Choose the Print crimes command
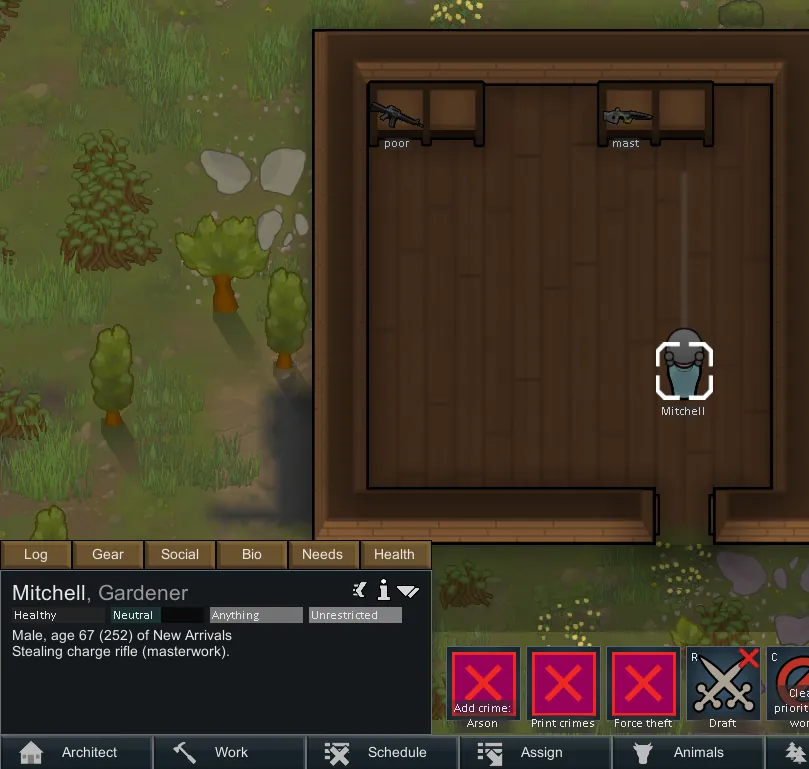The width and height of the screenshot is (809, 769). pos(563,689)
